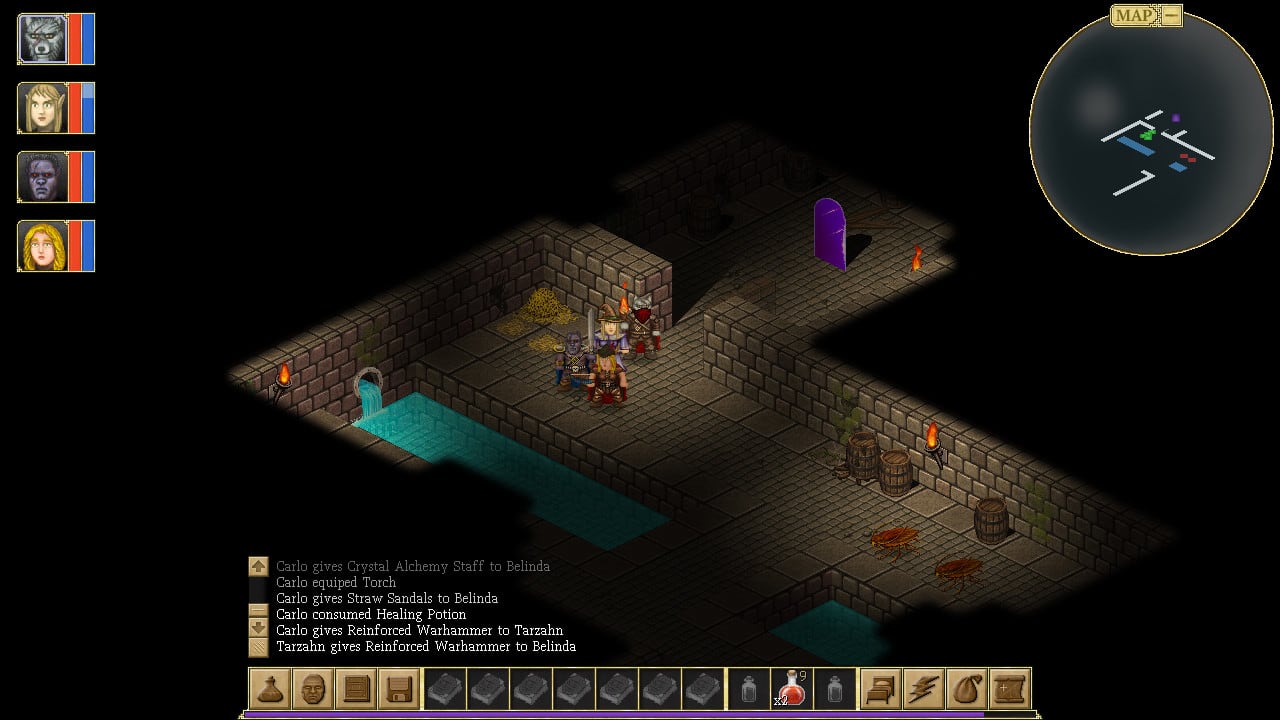Open the character face sheet
This screenshot has width=1280, height=720.
pyautogui.click(x=313, y=688)
